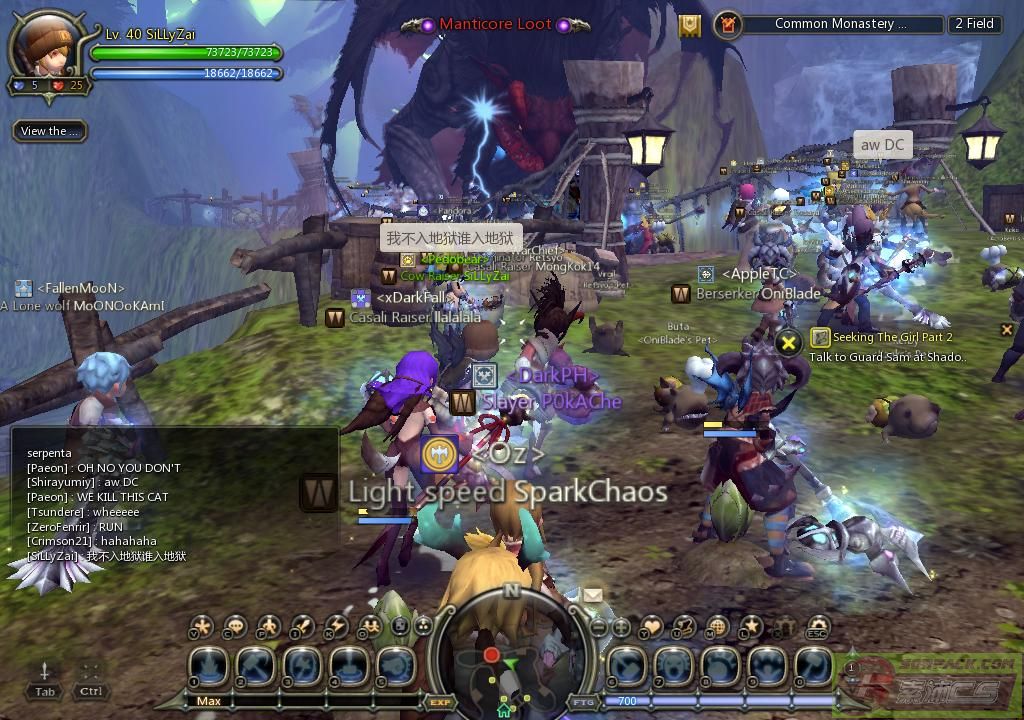Activate the skill in hotbar slot 1
Image resolution: width=1024 pixels, height=720 pixels.
coord(210,667)
